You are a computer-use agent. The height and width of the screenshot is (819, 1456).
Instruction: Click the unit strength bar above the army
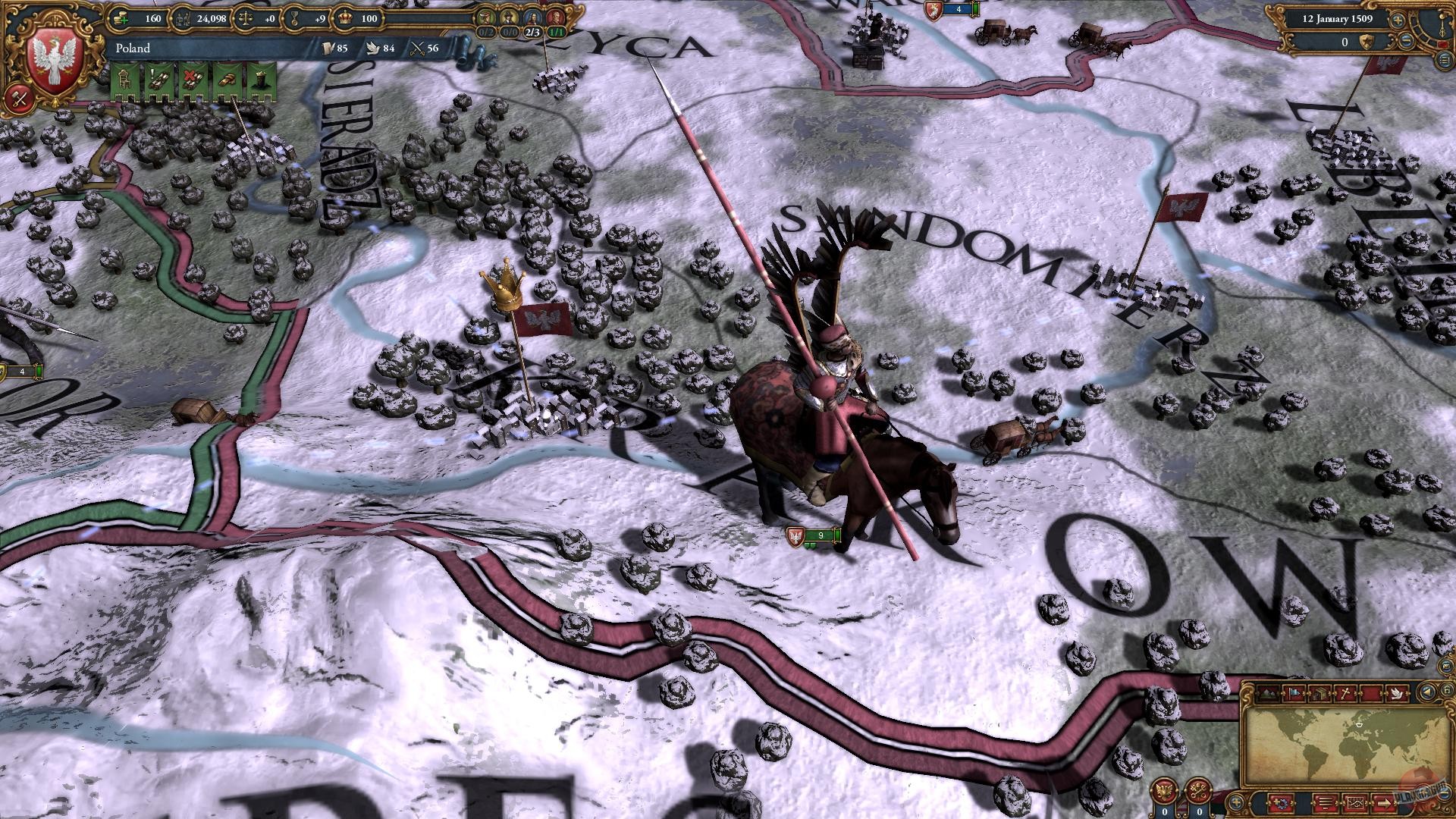point(819,535)
